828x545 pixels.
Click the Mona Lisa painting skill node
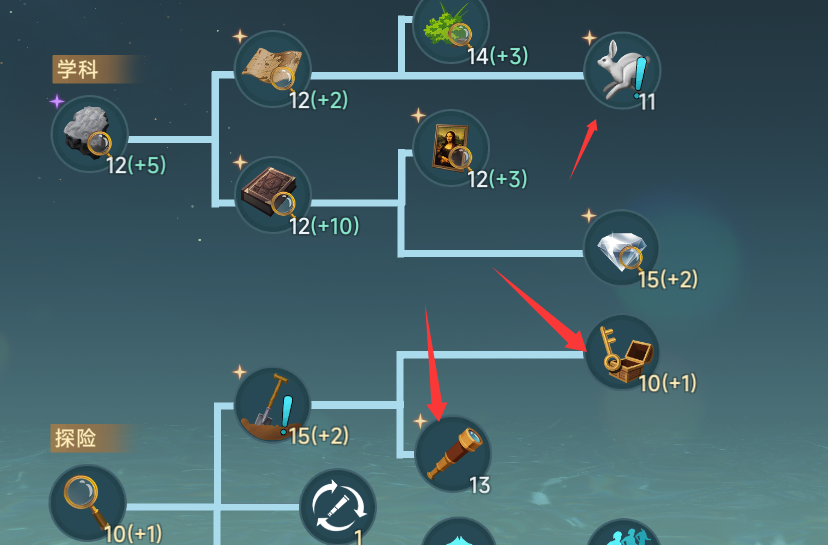click(450, 147)
